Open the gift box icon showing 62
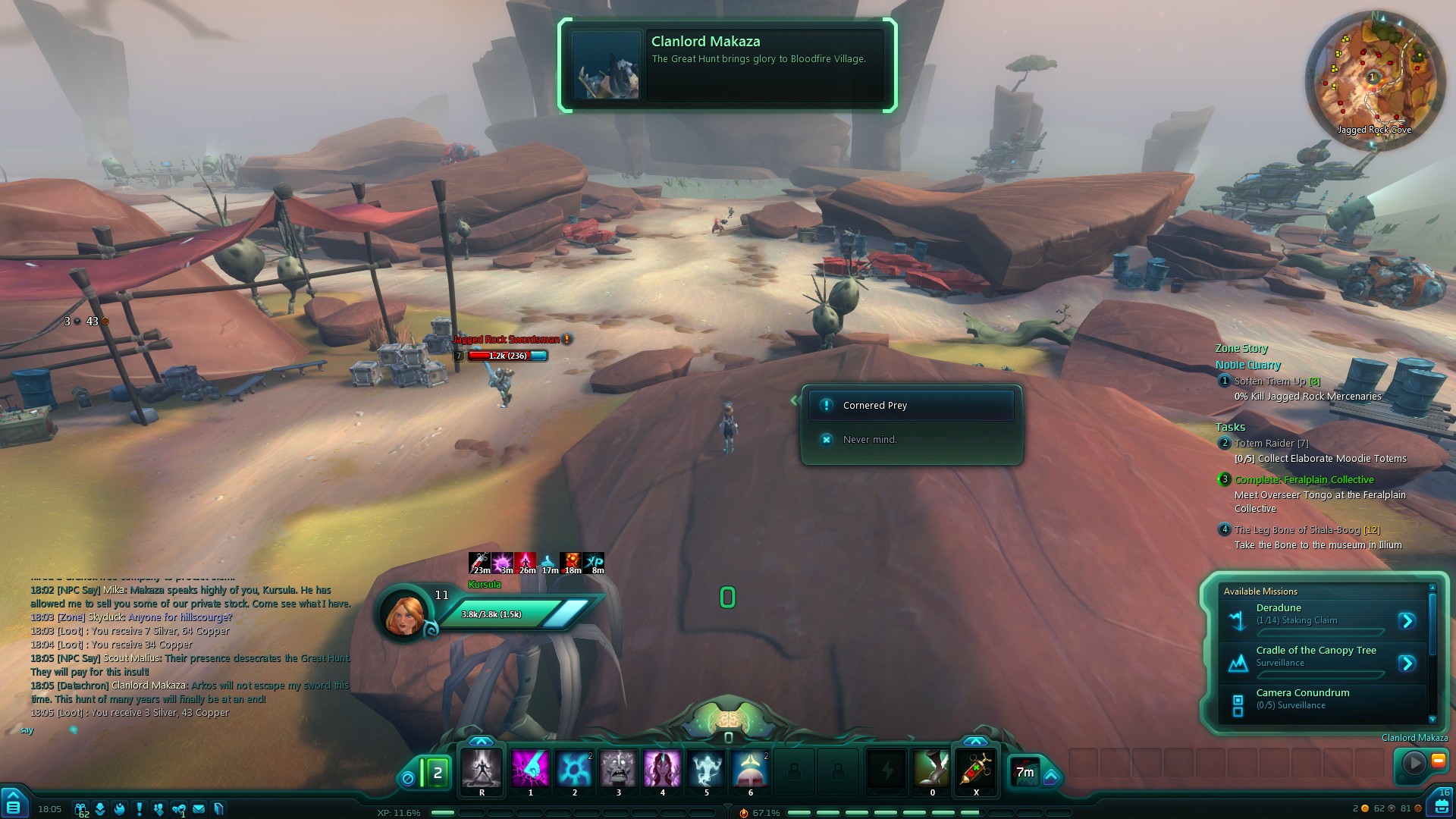The width and height of the screenshot is (1456, 819). [x=80, y=809]
